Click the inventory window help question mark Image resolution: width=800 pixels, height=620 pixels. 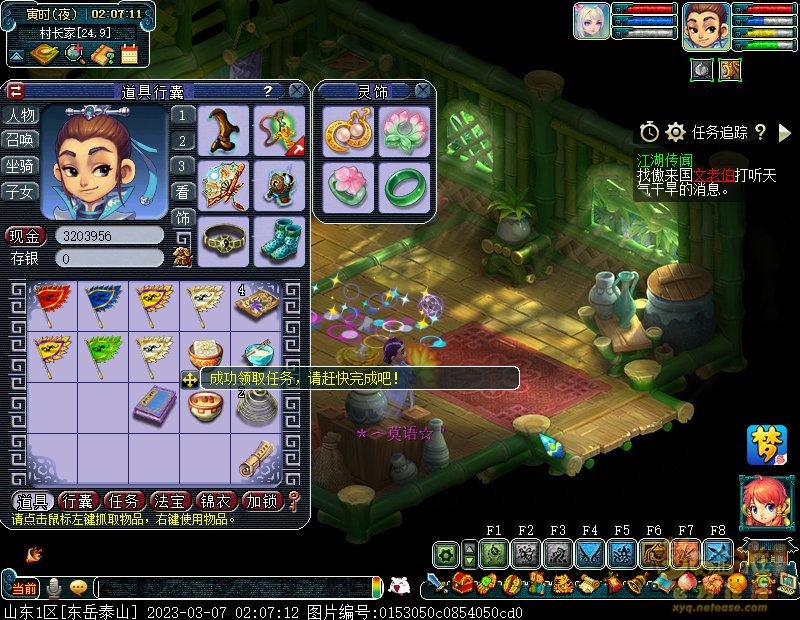268,90
